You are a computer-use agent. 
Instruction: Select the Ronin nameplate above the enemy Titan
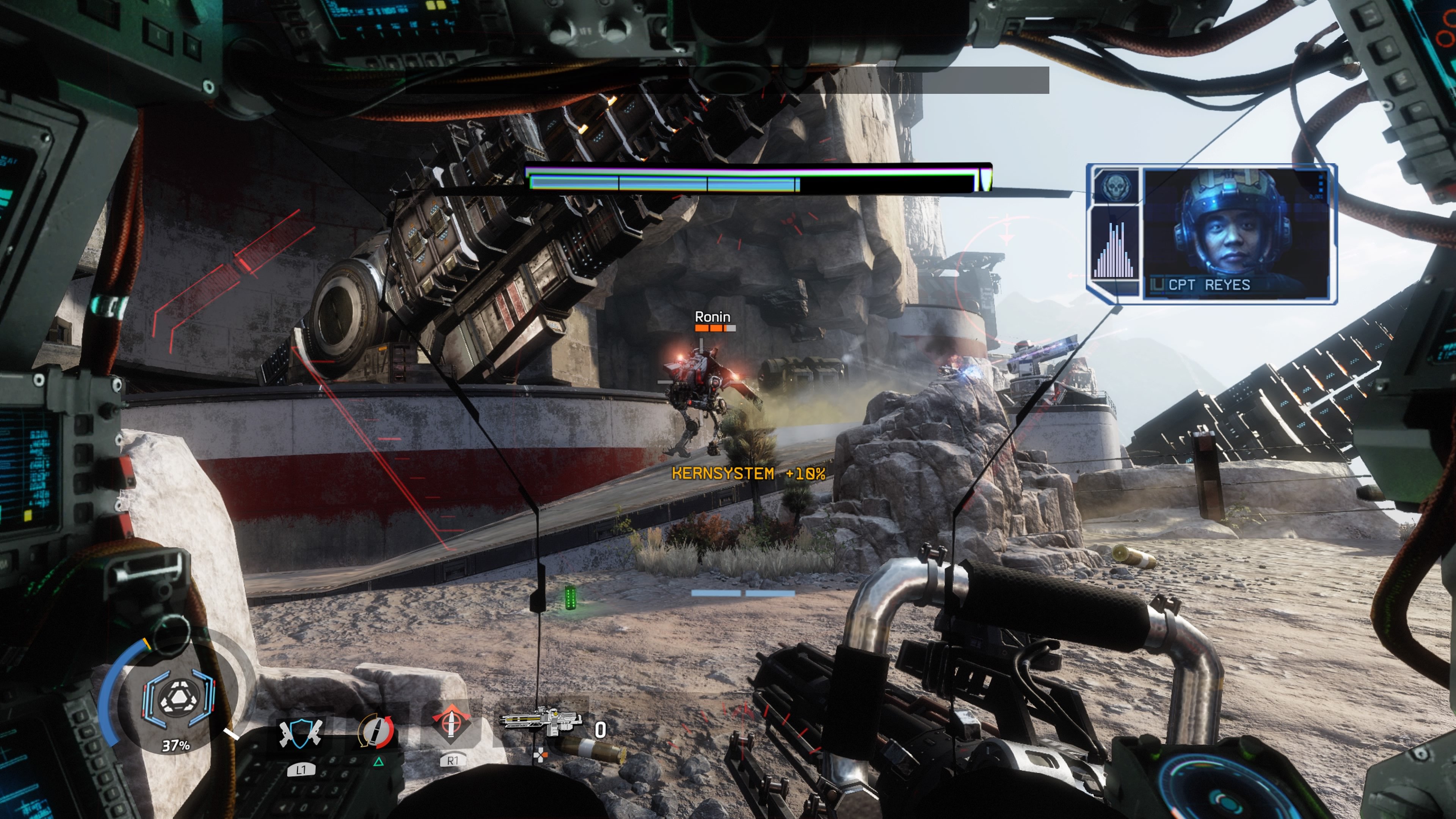(x=712, y=317)
